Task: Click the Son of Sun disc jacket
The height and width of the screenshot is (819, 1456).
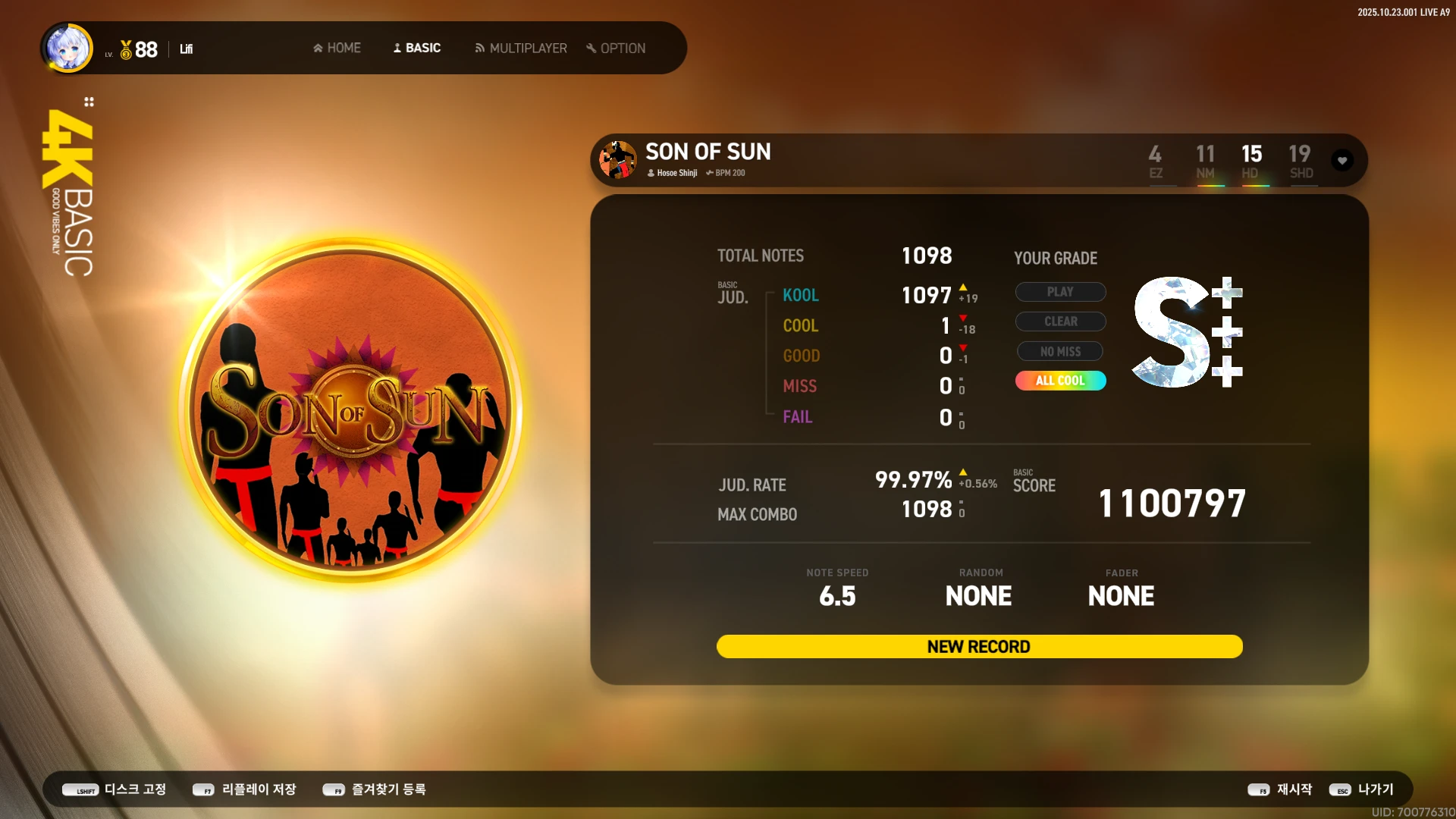Action: click(x=350, y=409)
